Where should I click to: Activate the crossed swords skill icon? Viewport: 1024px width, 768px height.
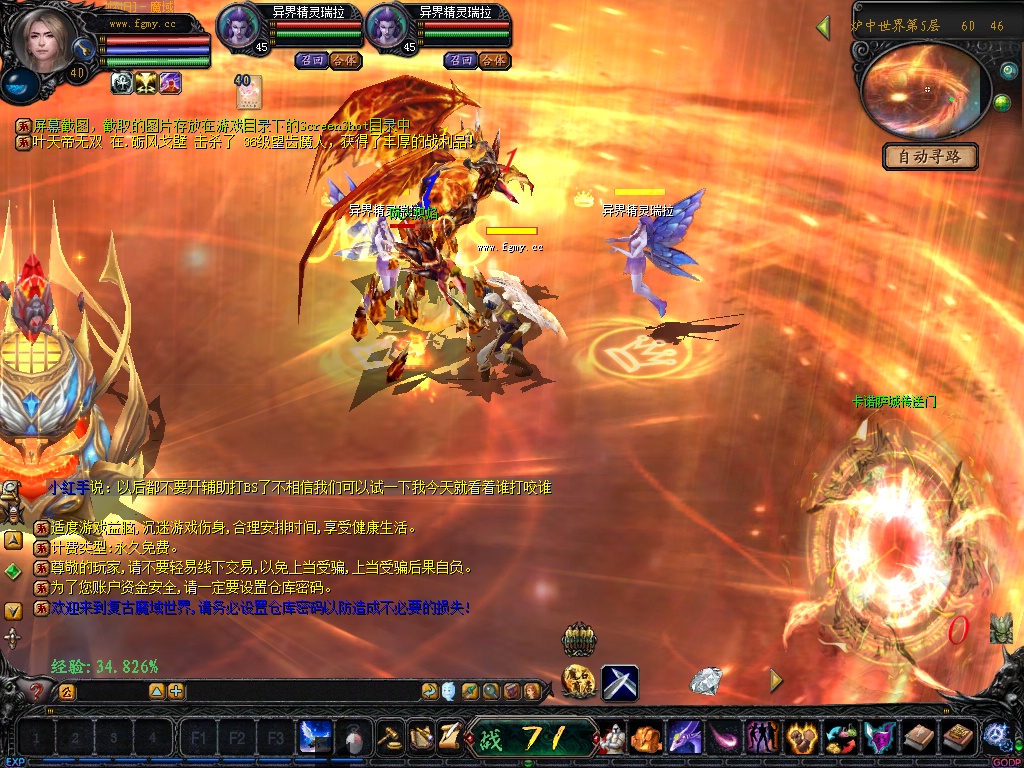[620, 683]
